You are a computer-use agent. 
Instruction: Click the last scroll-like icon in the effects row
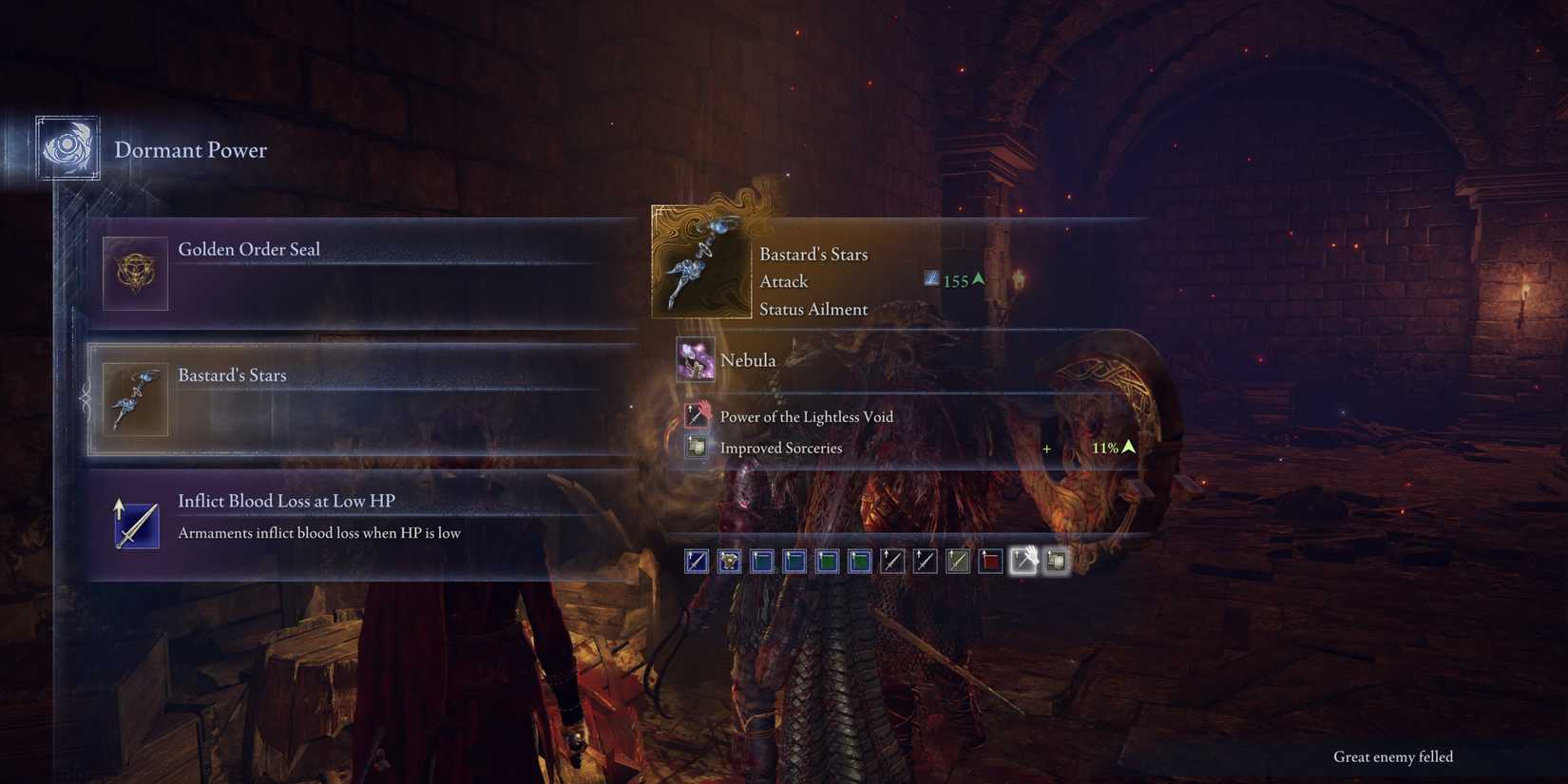pos(1055,561)
